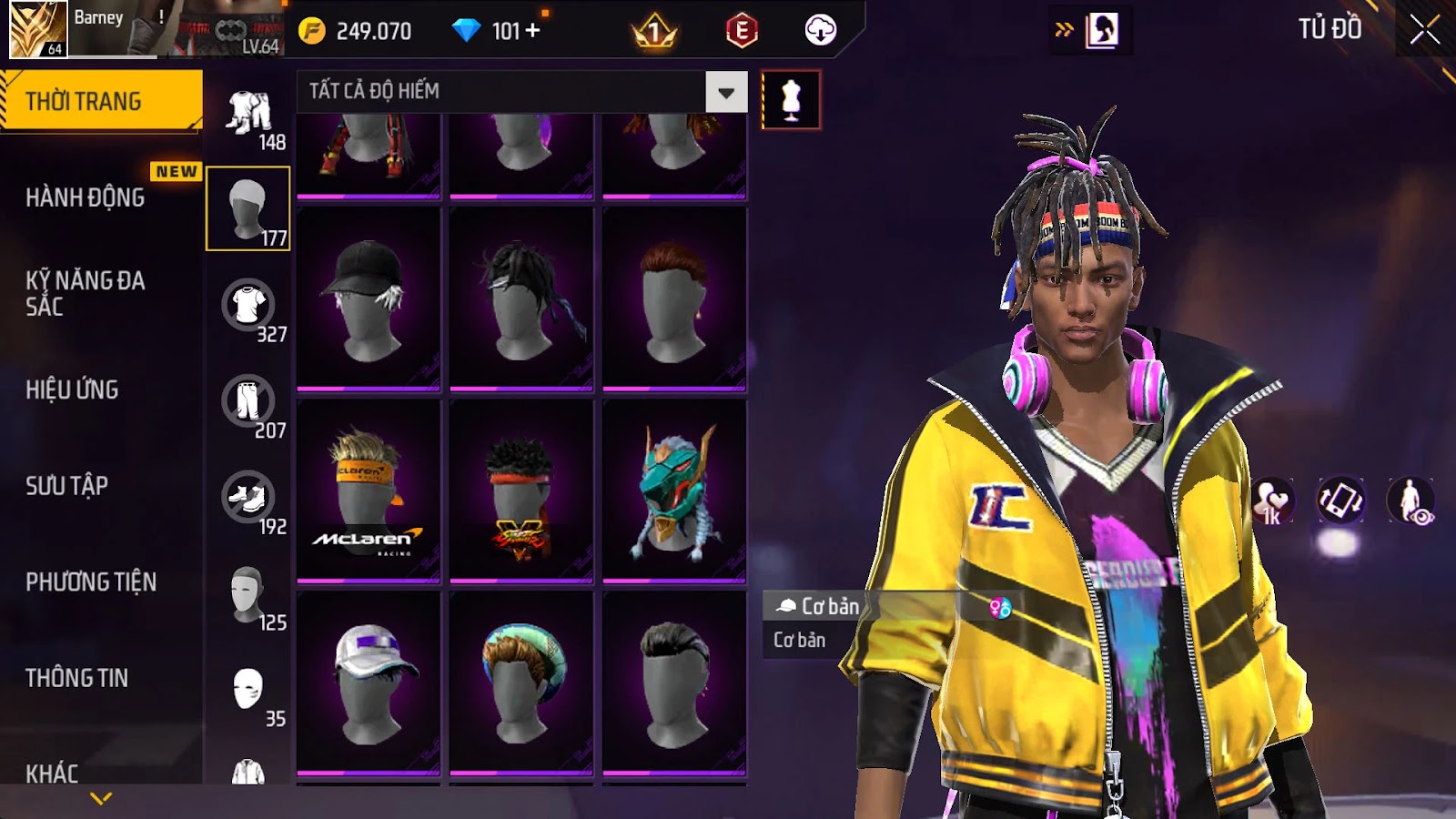Open the shoes category icon
The image size is (1456, 819).
click(248, 499)
